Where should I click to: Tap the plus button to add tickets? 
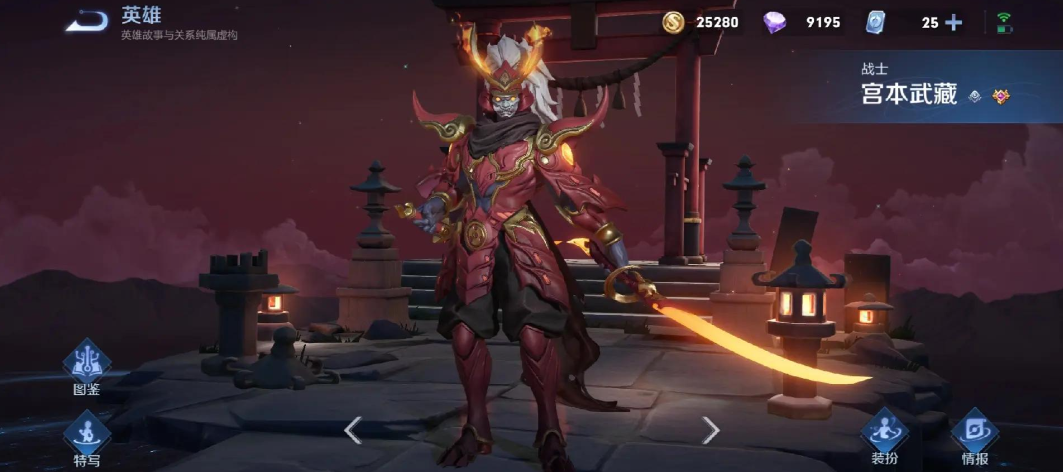(x=953, y=22)
